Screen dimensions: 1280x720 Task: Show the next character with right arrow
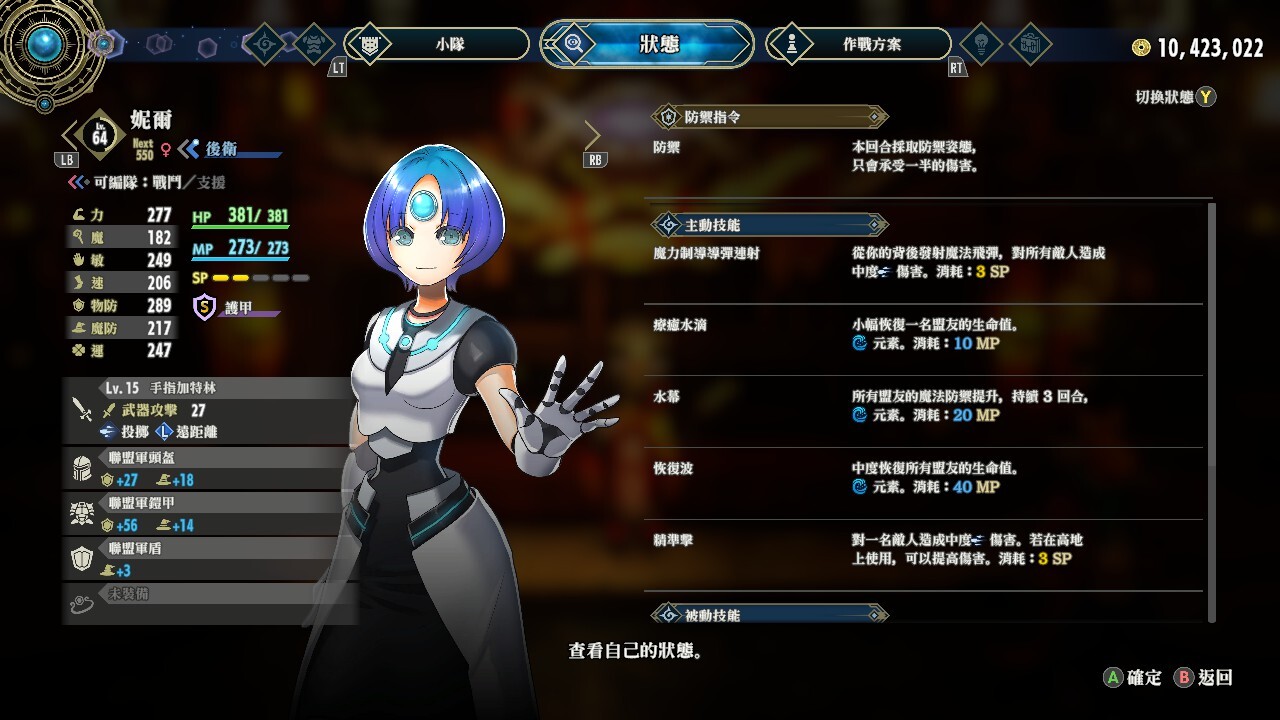click(592, 135)
